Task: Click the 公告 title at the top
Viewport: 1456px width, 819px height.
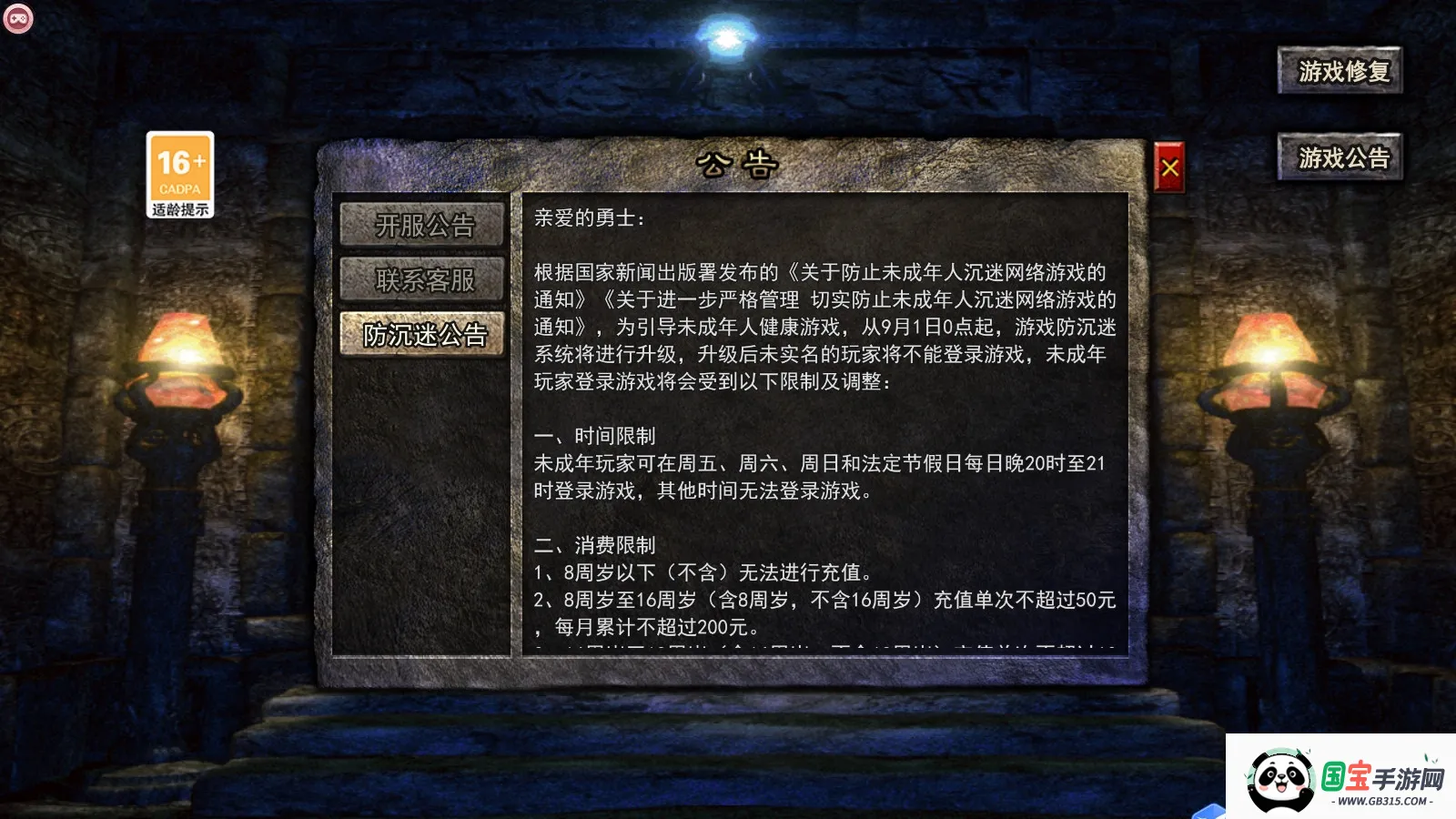Action: [x=737, y=162]
